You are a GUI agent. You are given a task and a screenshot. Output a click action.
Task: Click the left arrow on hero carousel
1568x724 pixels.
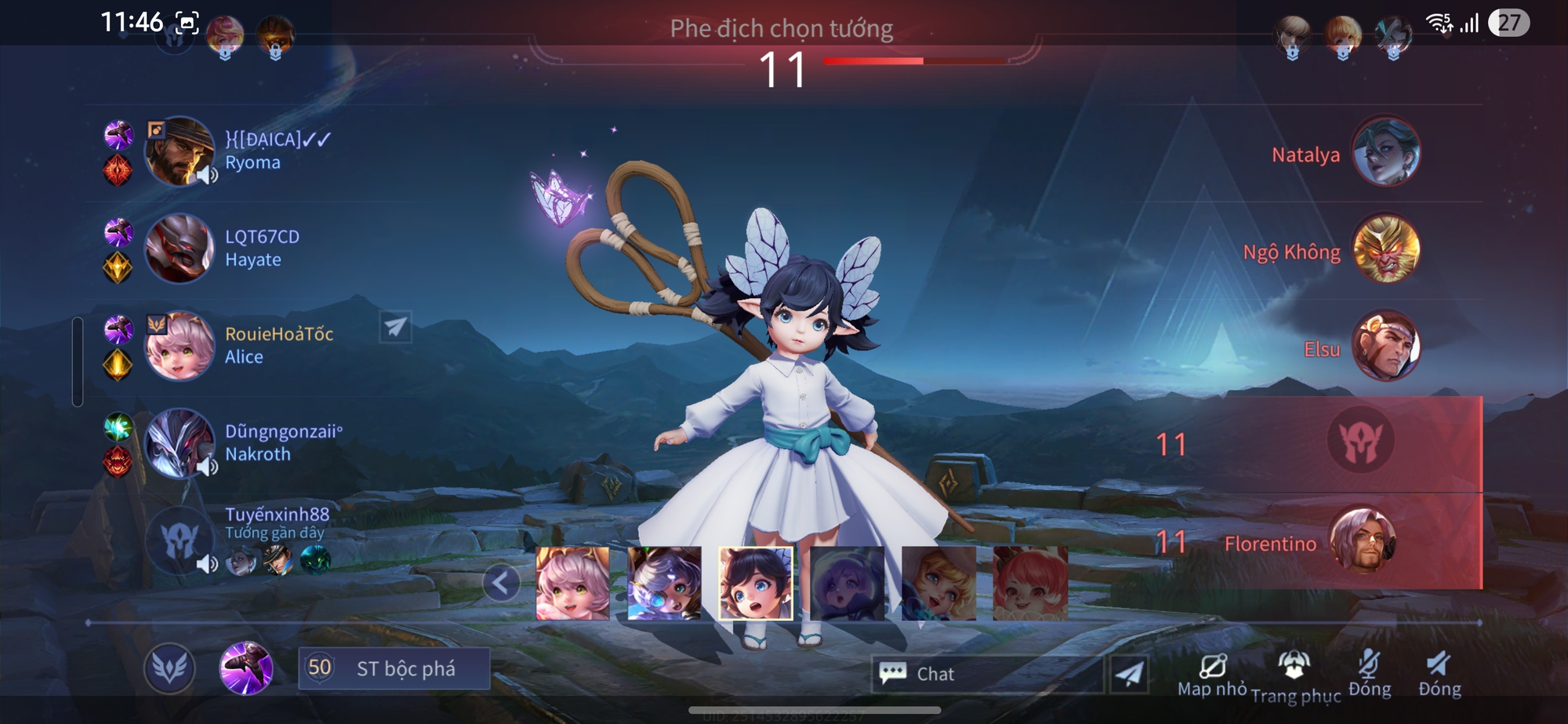coord(501,583)
